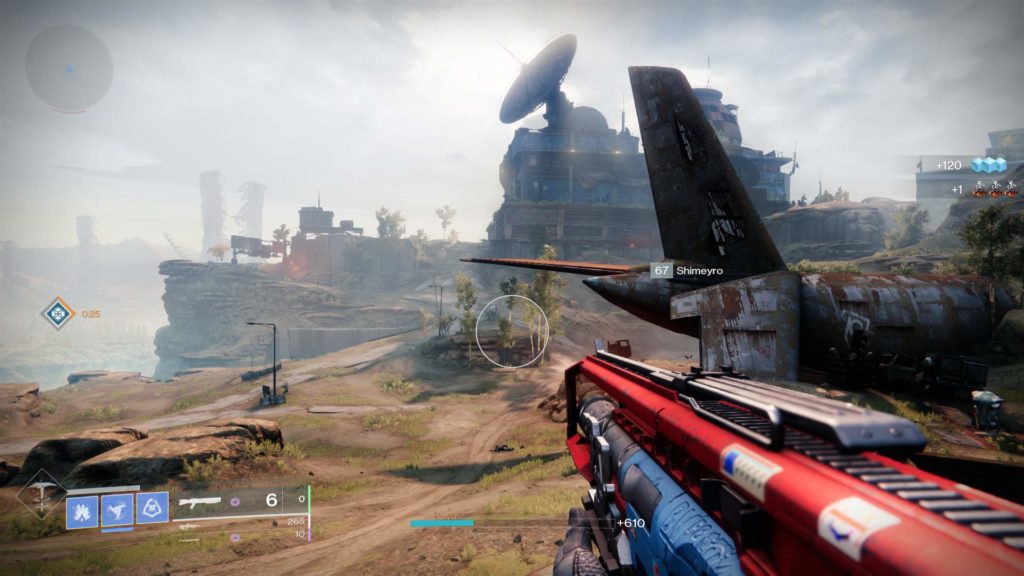Click the +1 orange plant pickup icons

pos(995,188)
